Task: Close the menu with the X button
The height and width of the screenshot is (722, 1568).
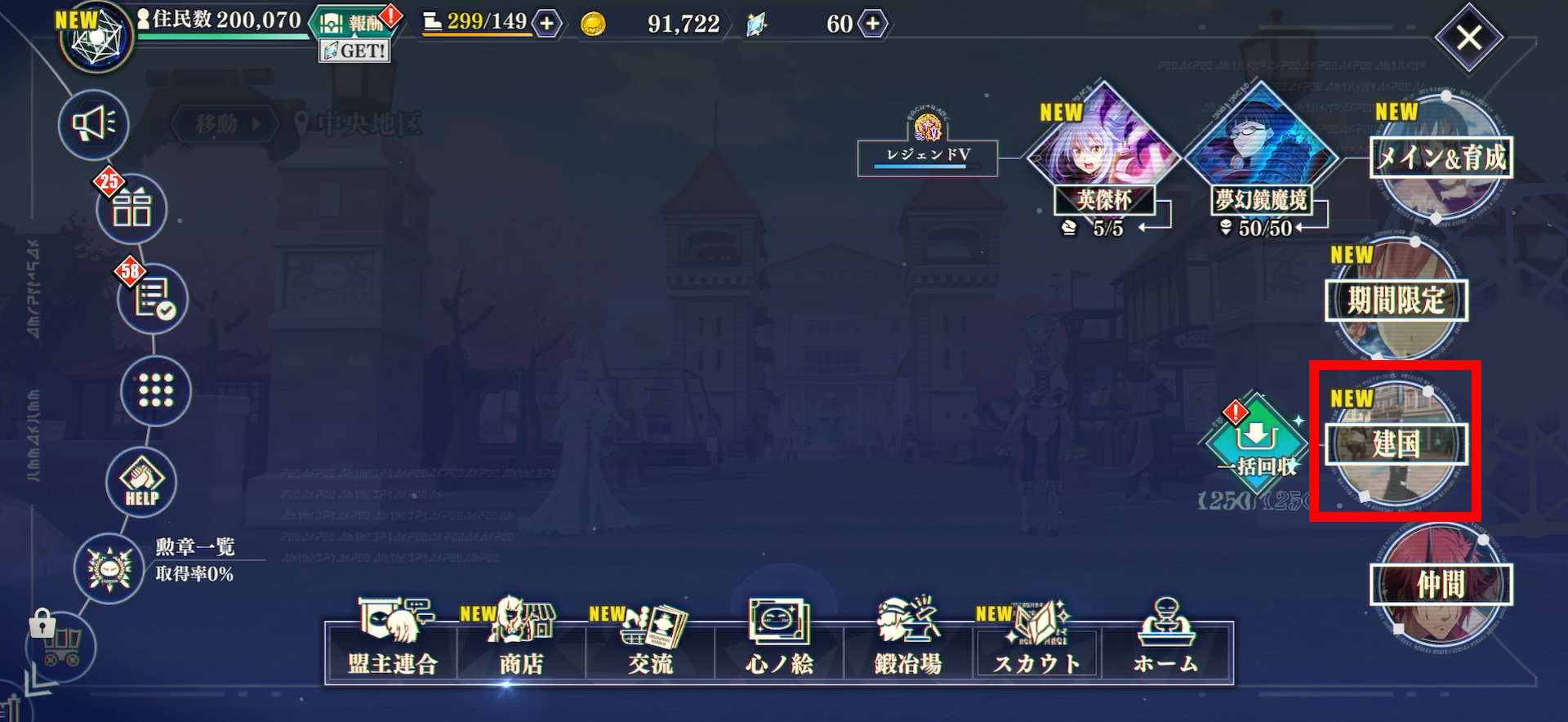Action: [1469, 38]
